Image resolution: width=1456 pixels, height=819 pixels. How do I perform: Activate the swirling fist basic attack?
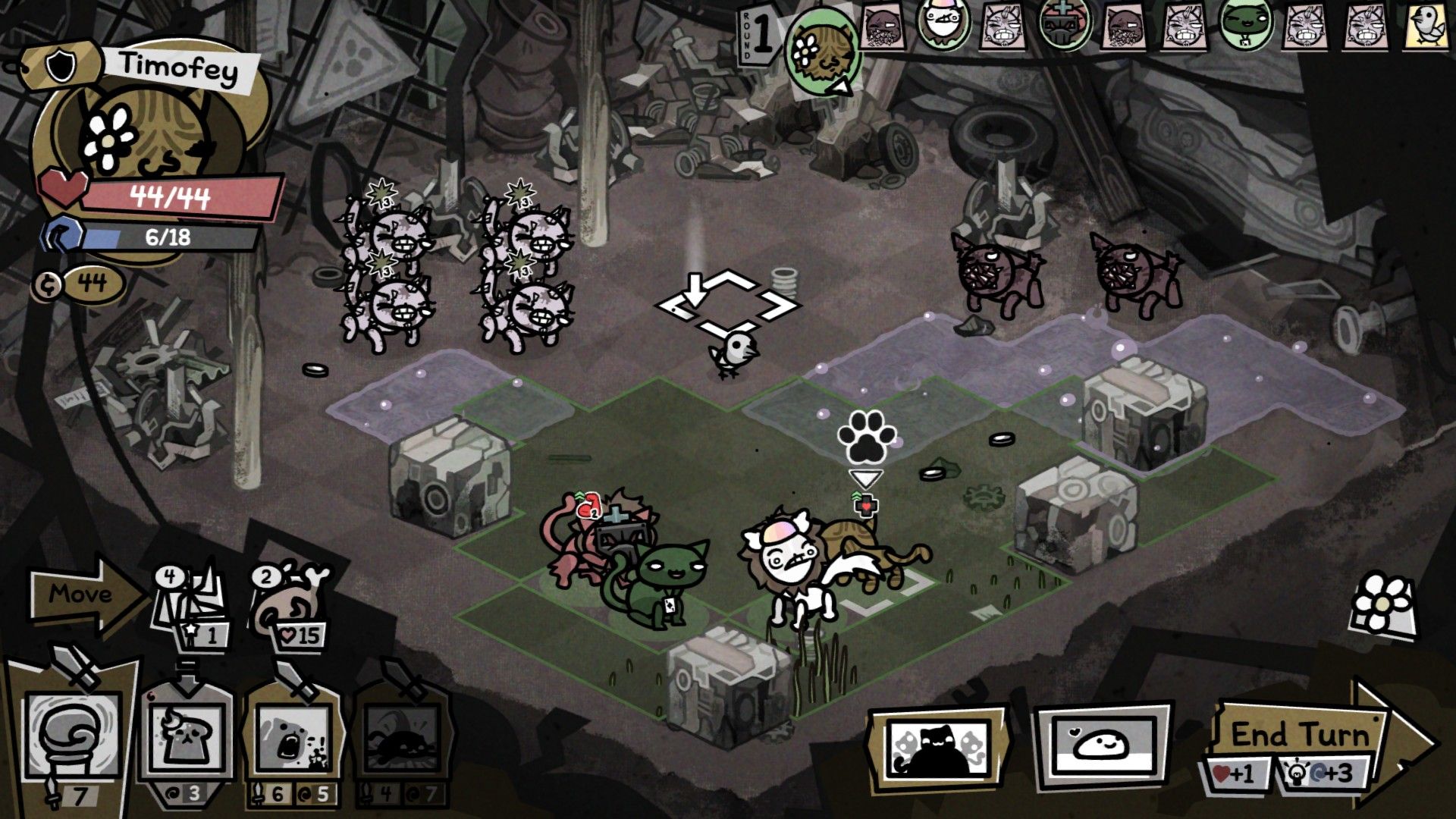[73, 734]
